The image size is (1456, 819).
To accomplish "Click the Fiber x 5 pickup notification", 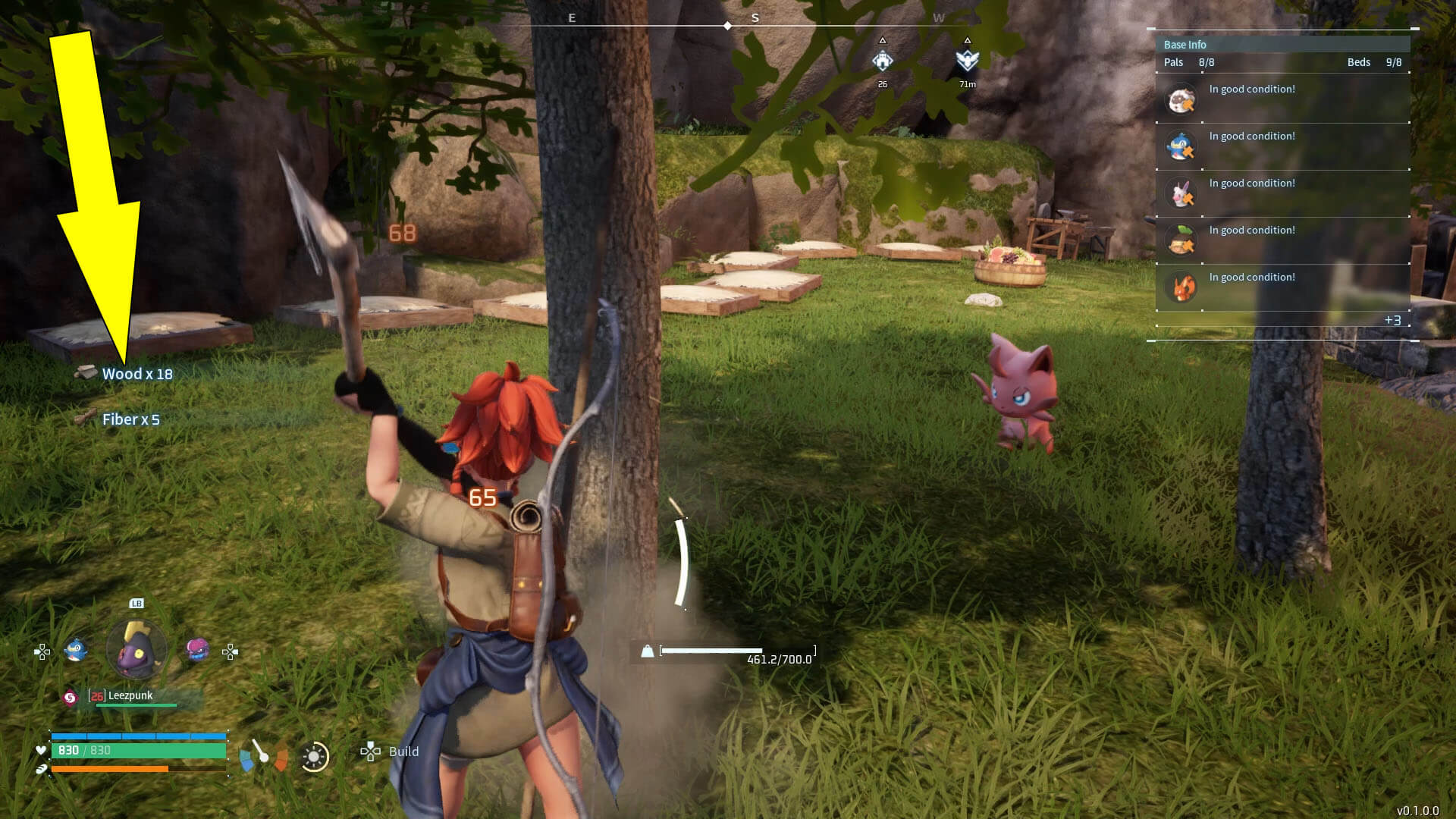I will click(130, 419).
